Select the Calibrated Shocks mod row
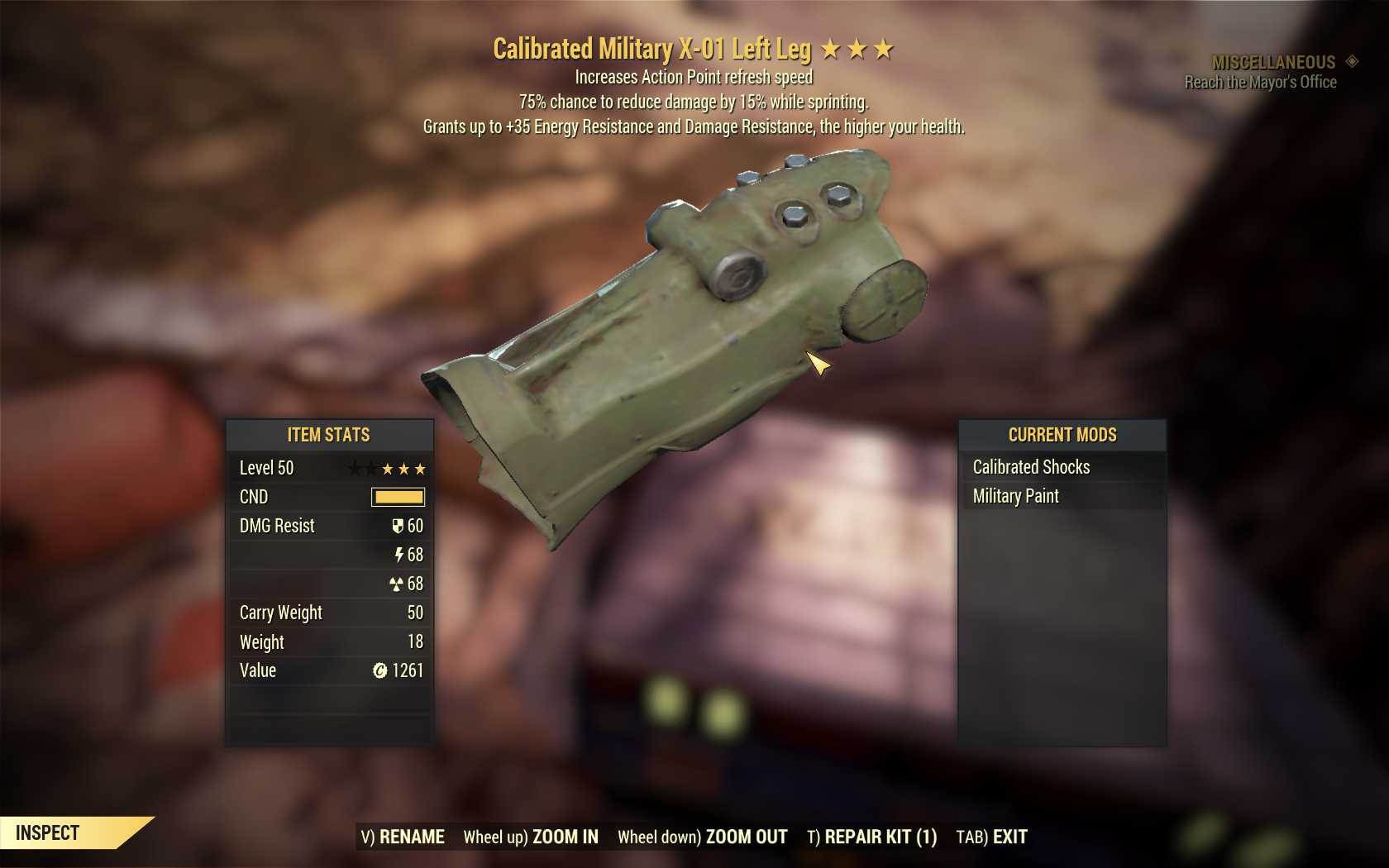The width and height of the screenshot is (1389, 868). coord(1062,467)
